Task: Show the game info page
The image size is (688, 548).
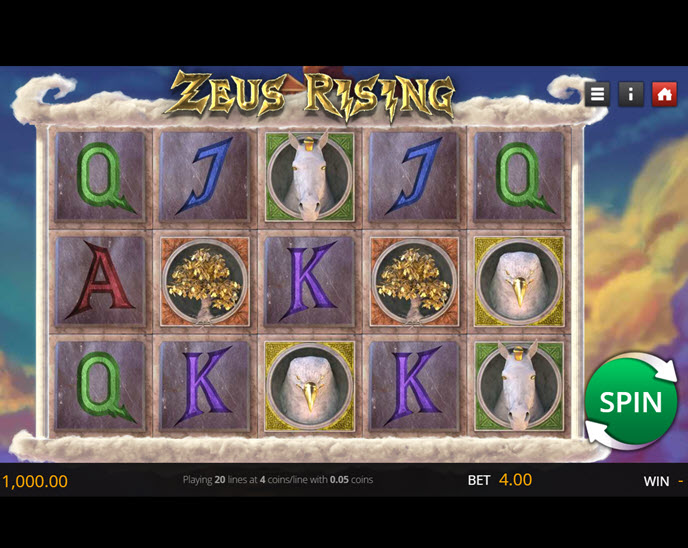Action: (x=631, y=94)
